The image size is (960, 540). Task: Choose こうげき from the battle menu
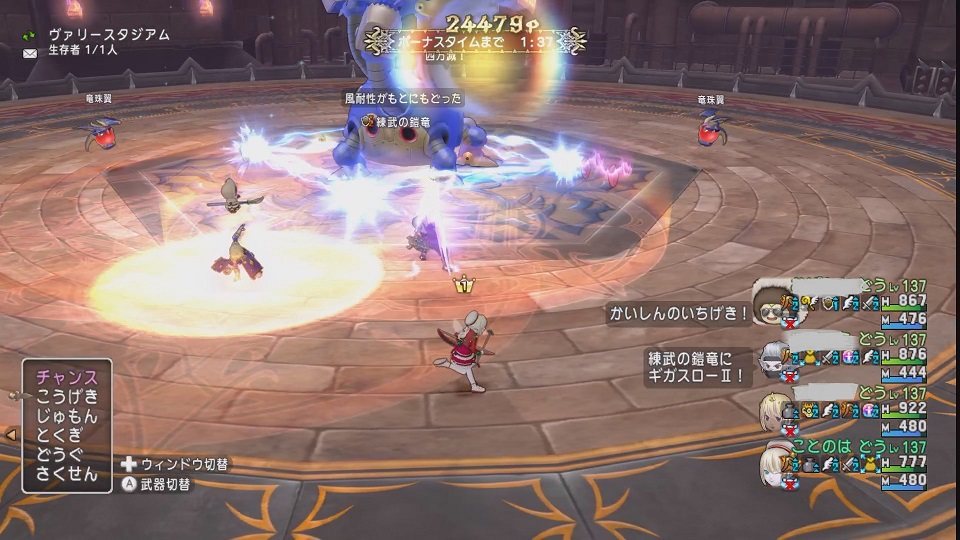(67, 397)
